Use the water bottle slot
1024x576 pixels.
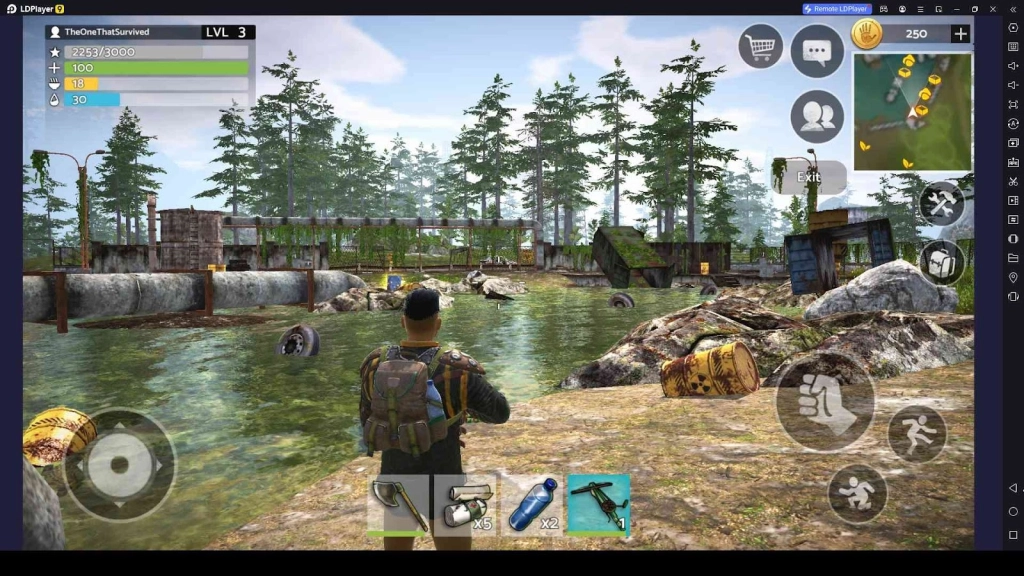point(532,504)
